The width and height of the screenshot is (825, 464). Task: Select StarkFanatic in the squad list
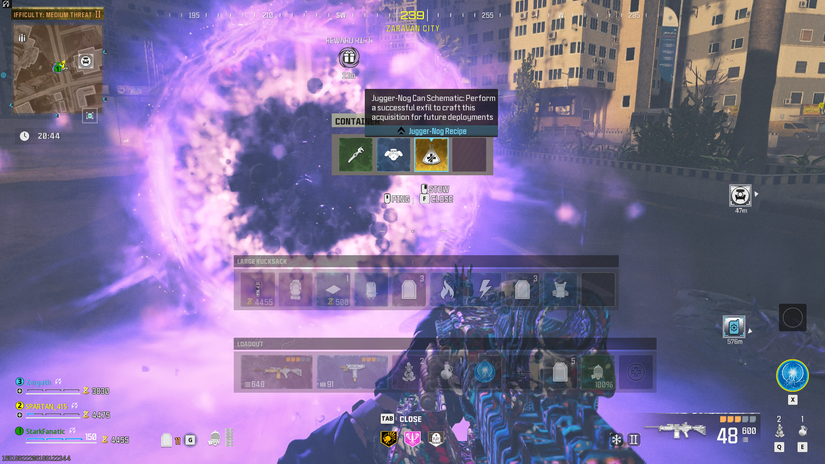(x=44, y=431)
